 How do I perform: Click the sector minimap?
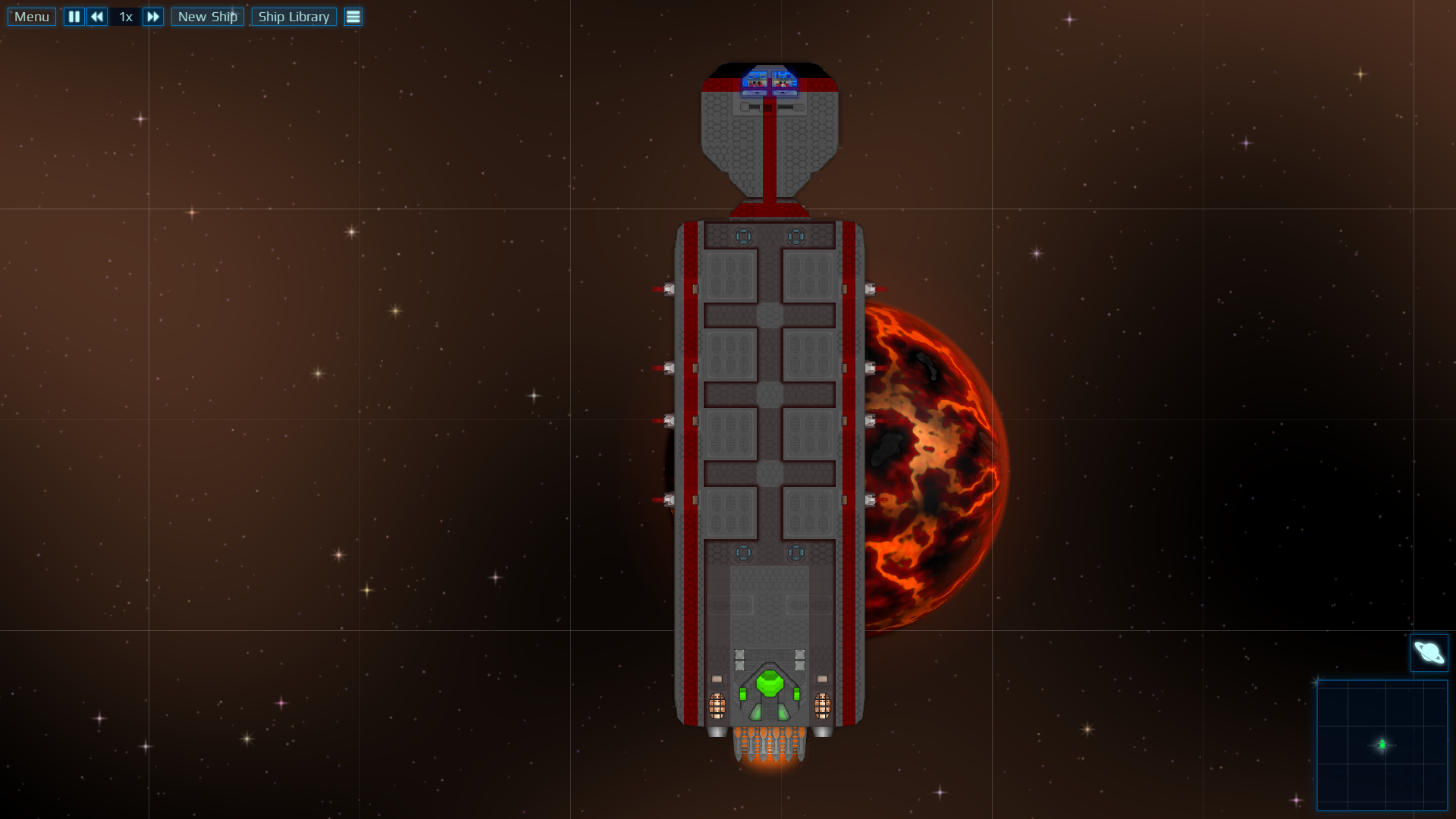[x=1382, y=745]
